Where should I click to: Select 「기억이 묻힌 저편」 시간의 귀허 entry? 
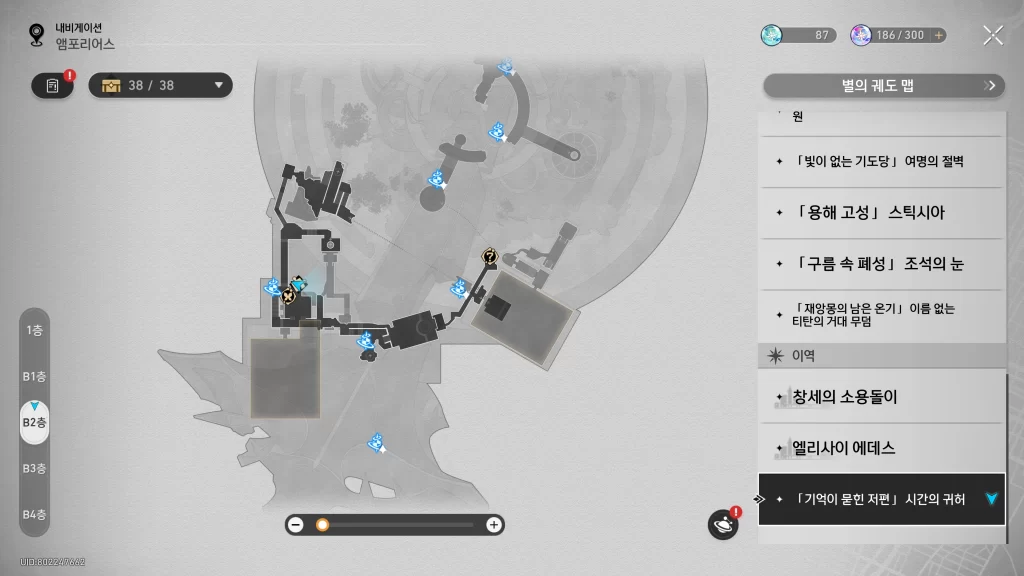pyautogui.click(x=880, y=499)
